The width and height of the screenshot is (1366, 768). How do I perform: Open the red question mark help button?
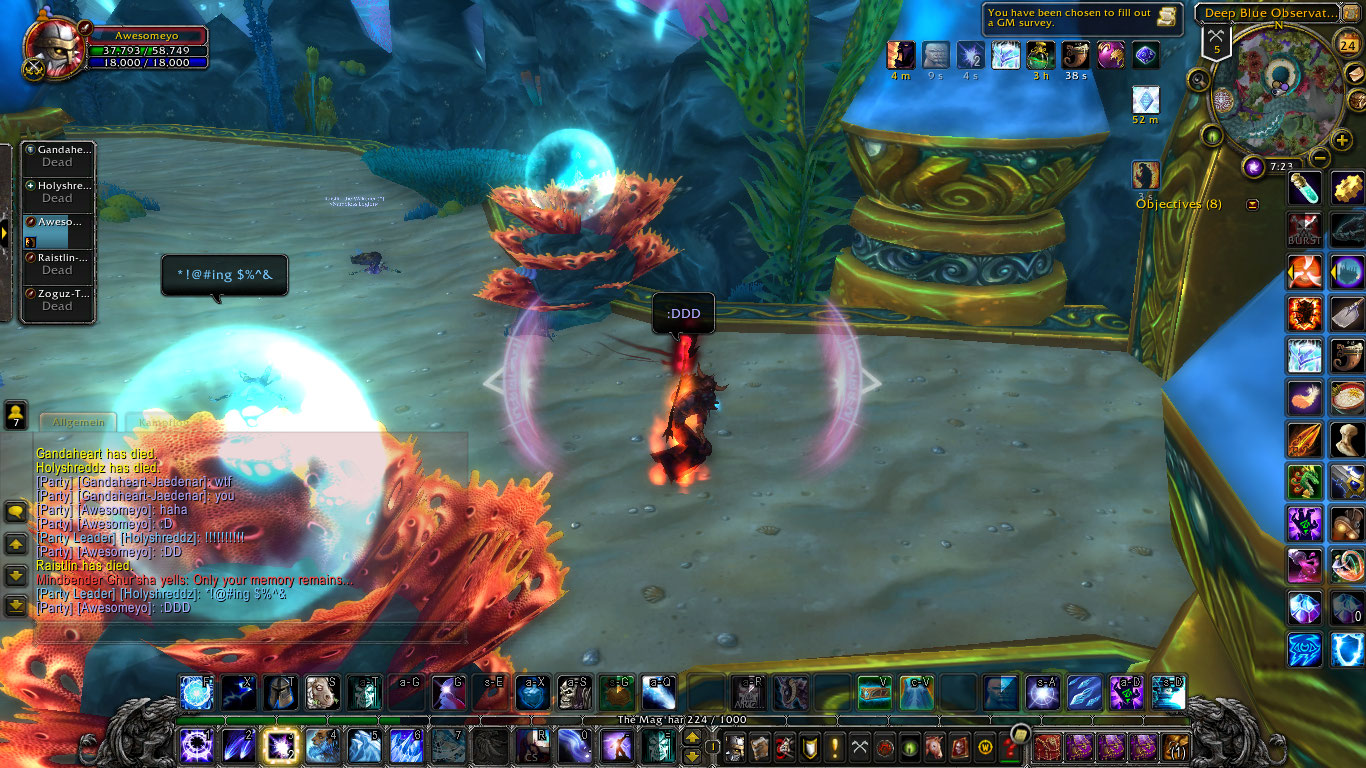tap(1010, 747)
